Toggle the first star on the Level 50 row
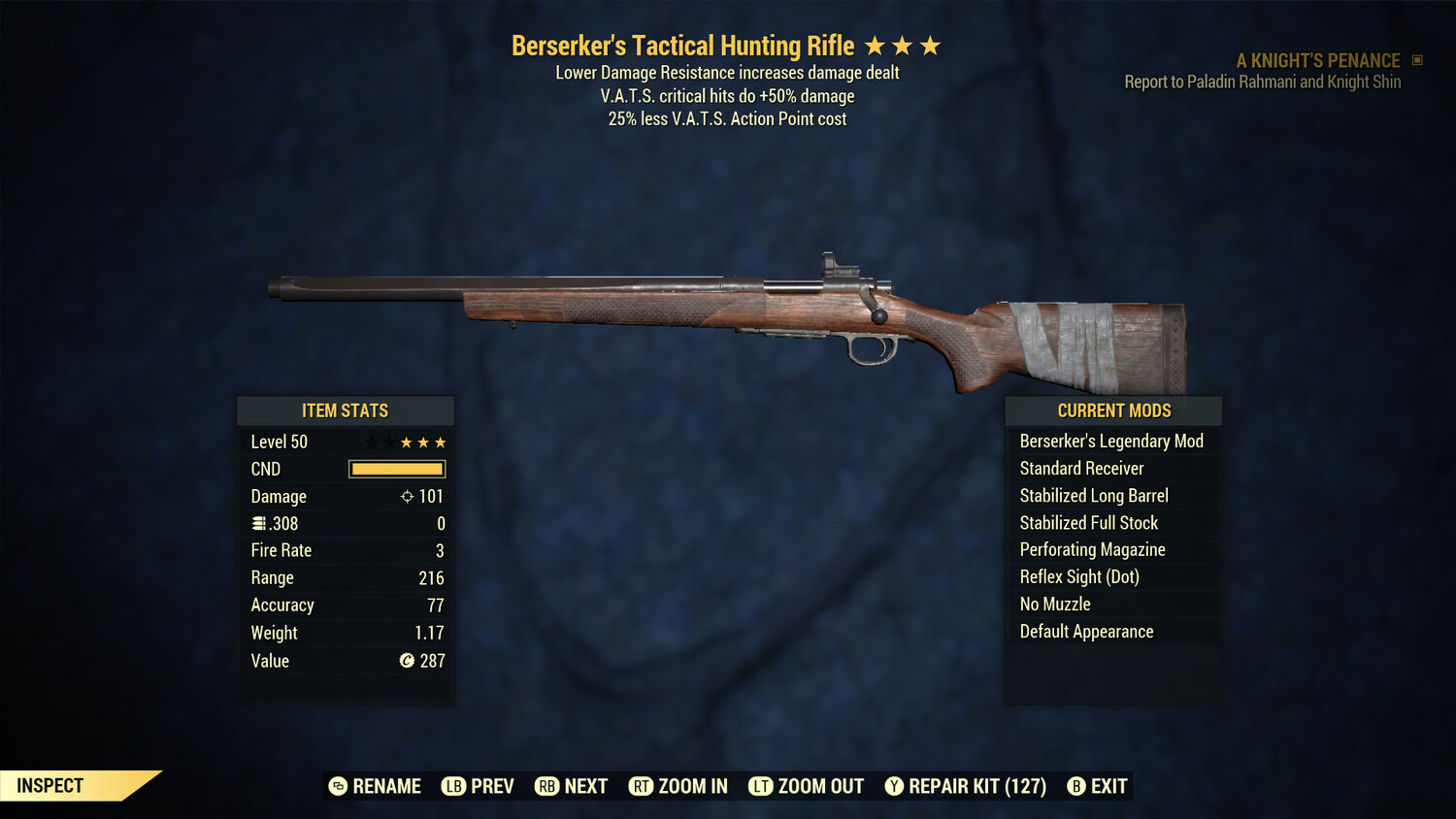The image size is (1456, 819). 370,442
